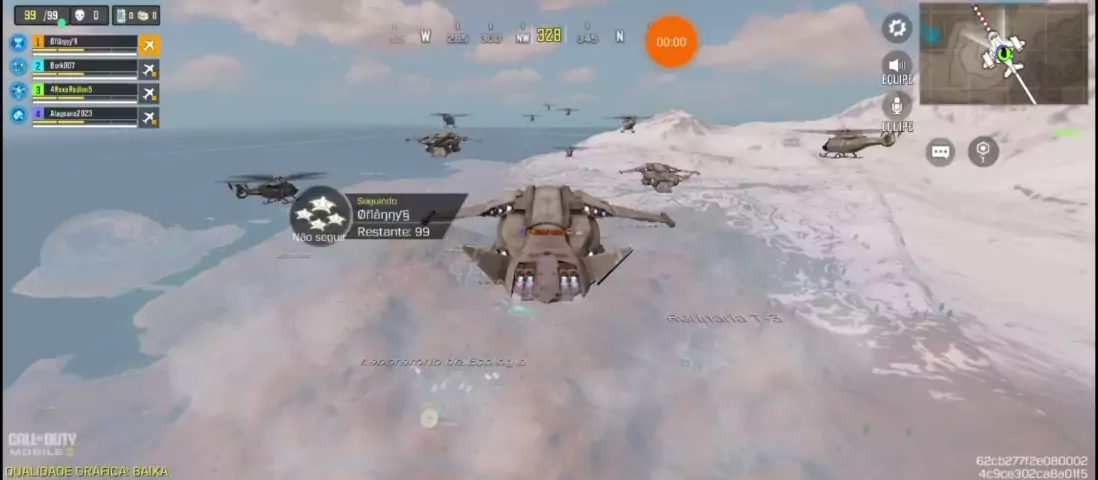Click the plane icon beside Alagoano2023

(x=149, y=116)
